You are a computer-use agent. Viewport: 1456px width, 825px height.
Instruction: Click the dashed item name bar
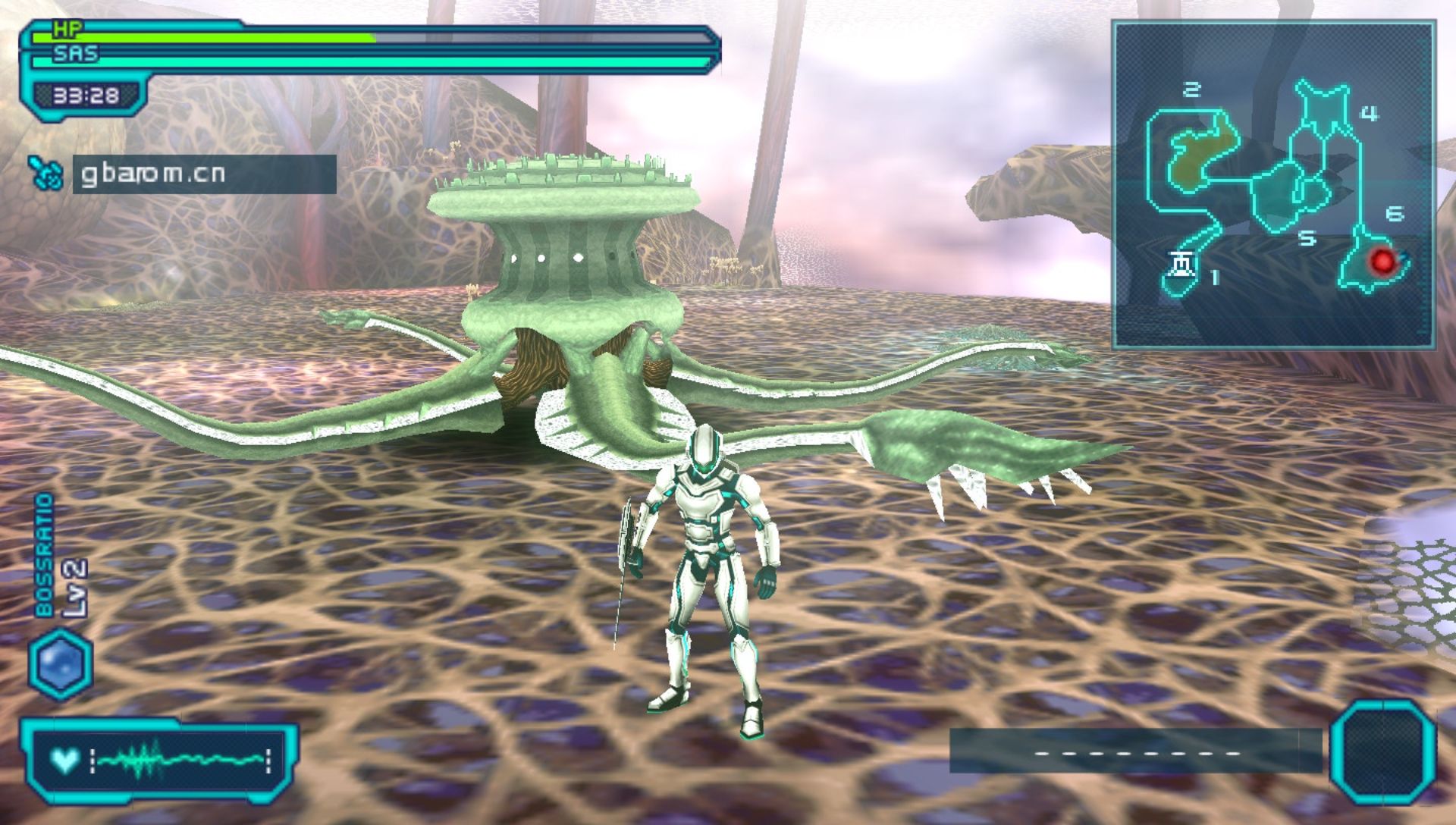1135,751
